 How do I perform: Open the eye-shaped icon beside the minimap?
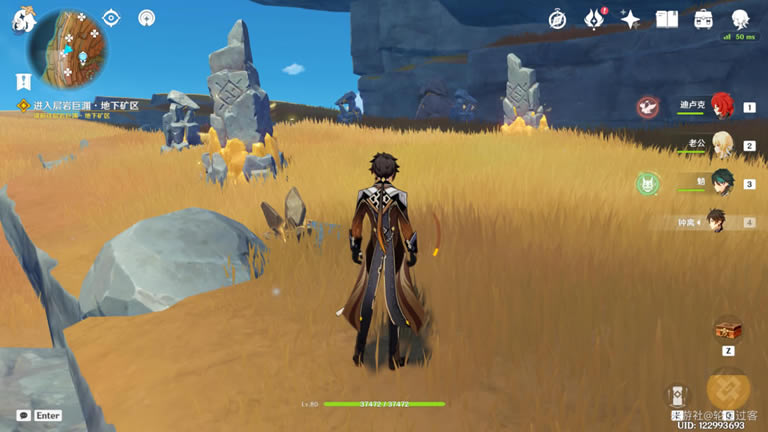(x=111, y=18)
